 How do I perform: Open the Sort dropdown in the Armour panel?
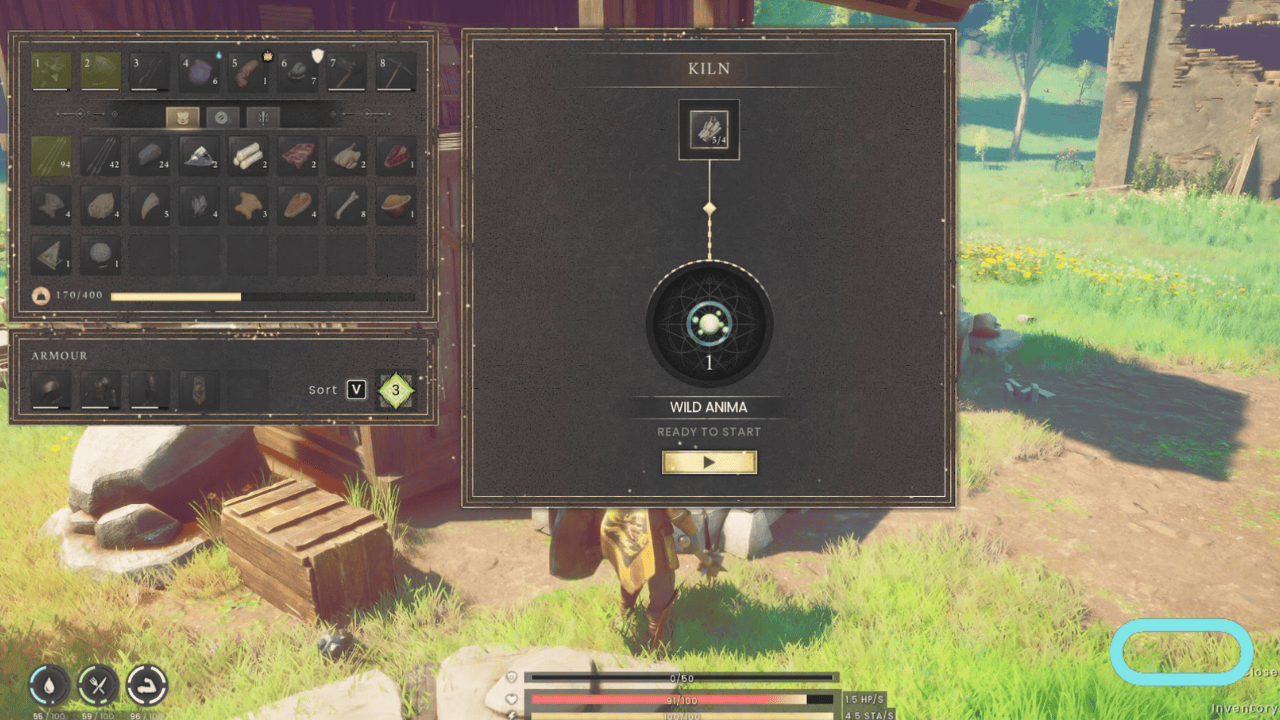pos(355,390)
